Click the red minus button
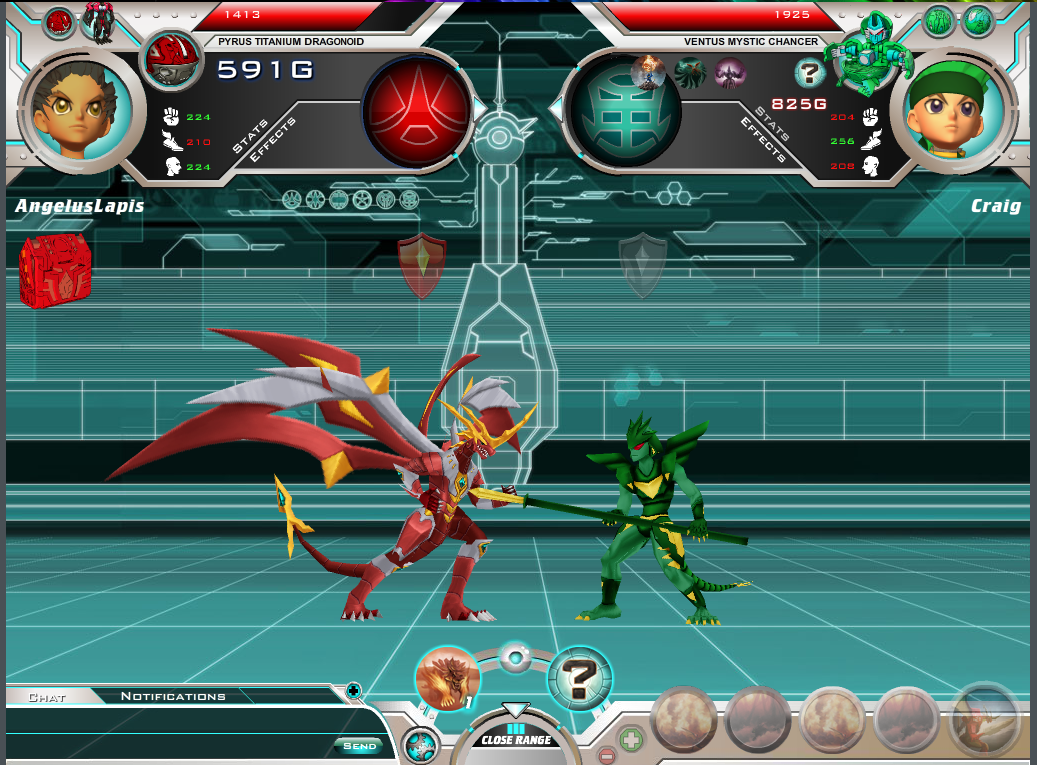1037x765 pixels. coord(606,755)
